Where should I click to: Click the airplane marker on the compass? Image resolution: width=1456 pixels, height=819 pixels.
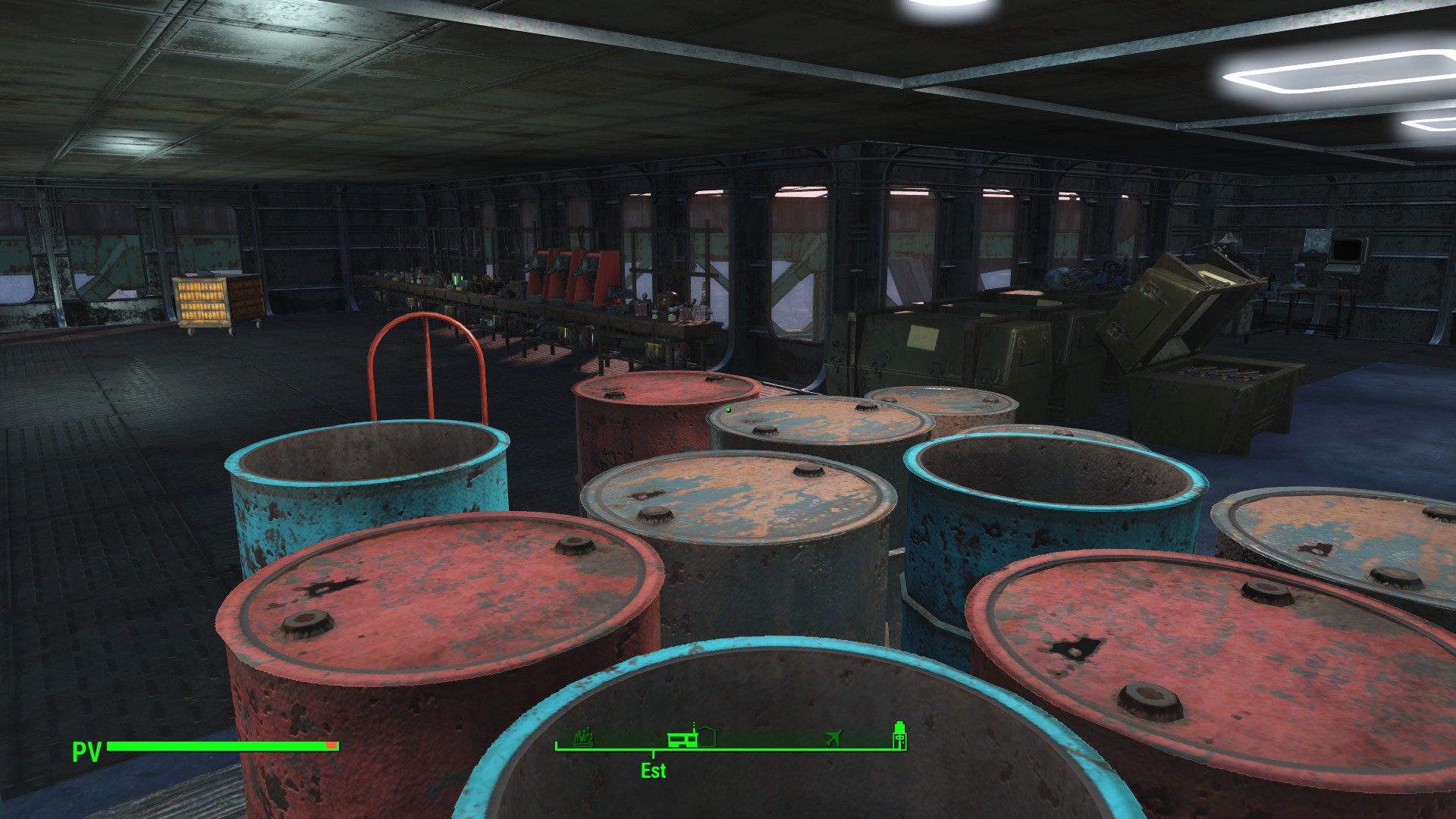[833, 737]
